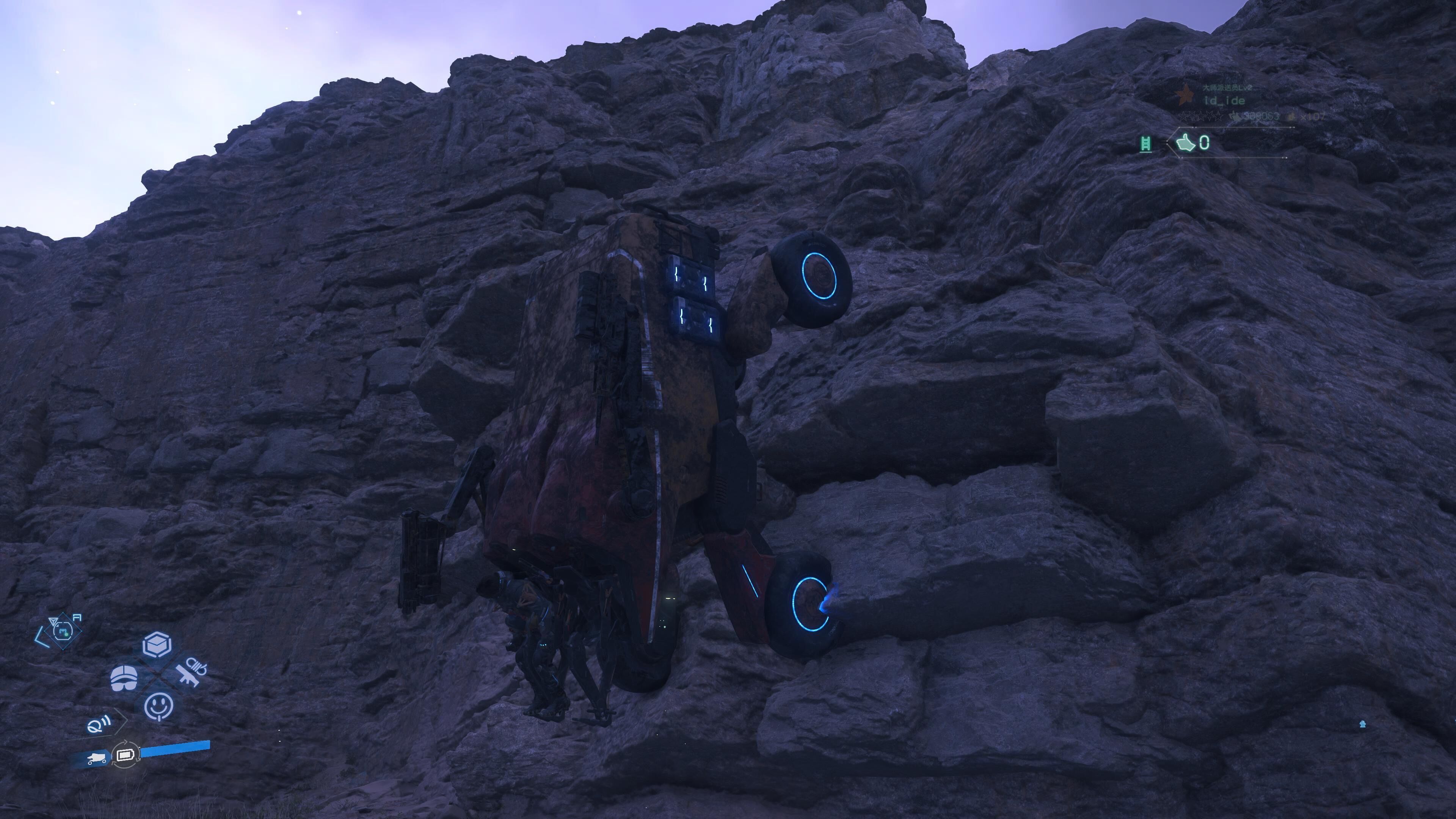Click the green ladder structure icon
The width and height of the screenshot is (1456, 819).
pos(1146,144)
